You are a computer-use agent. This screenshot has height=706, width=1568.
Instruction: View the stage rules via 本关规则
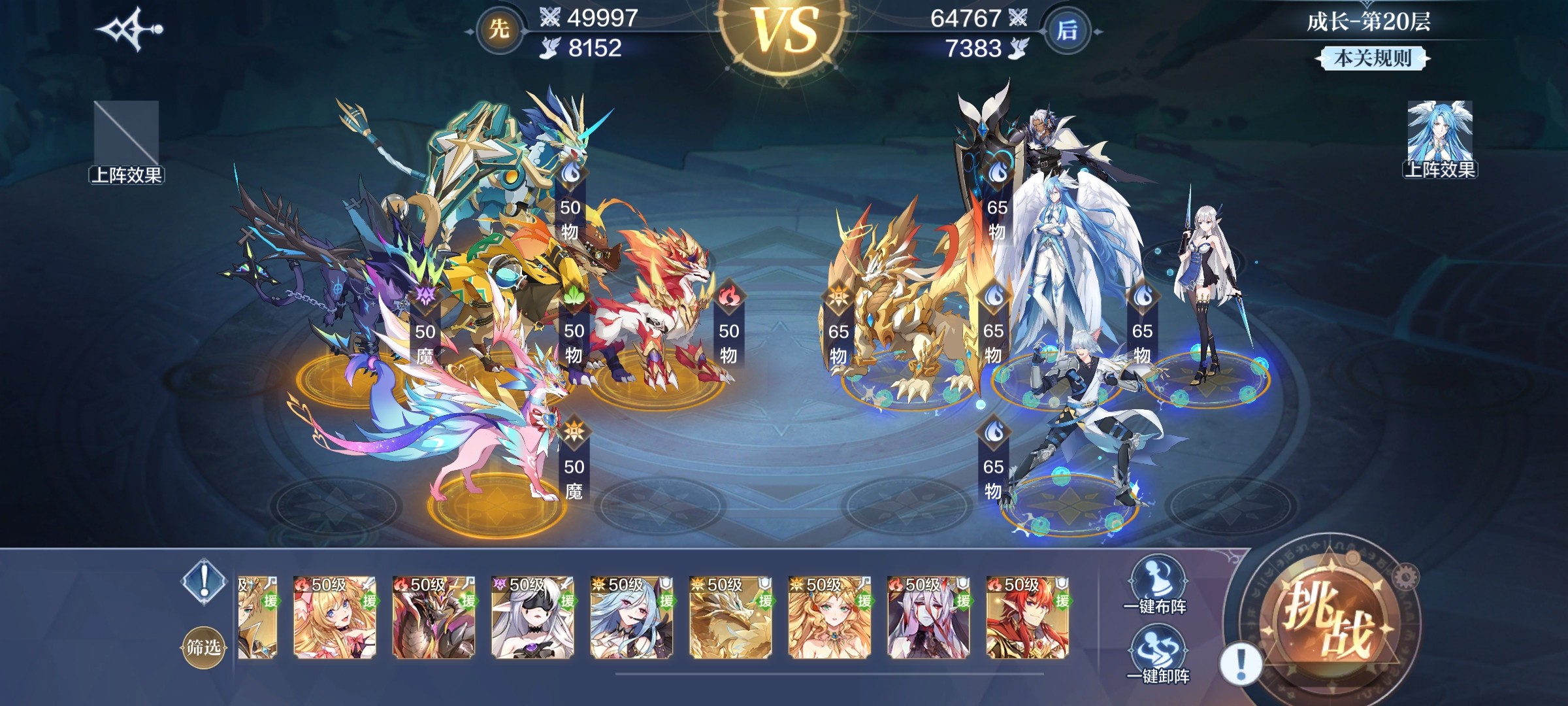(1372, 59)
